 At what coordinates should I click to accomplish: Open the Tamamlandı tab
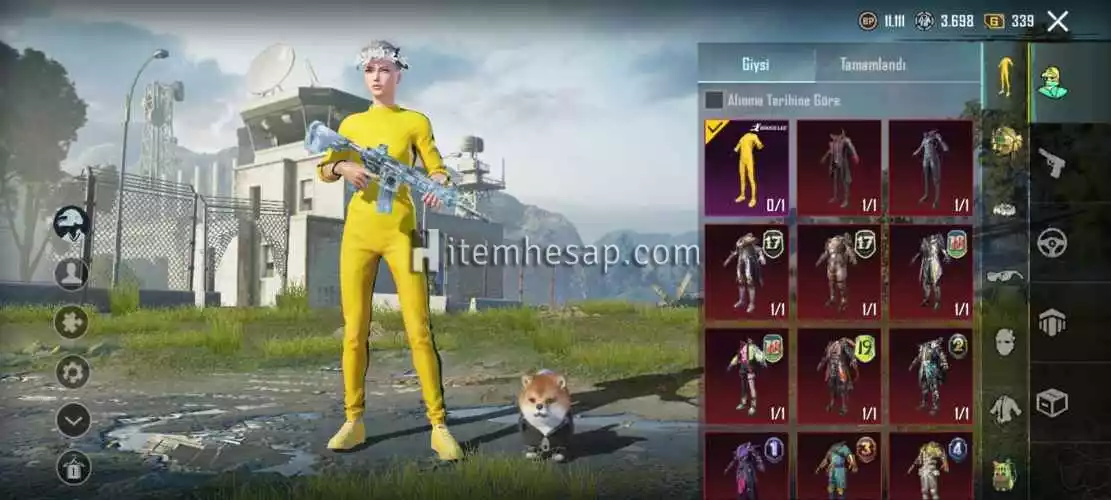tap(872, 65)
